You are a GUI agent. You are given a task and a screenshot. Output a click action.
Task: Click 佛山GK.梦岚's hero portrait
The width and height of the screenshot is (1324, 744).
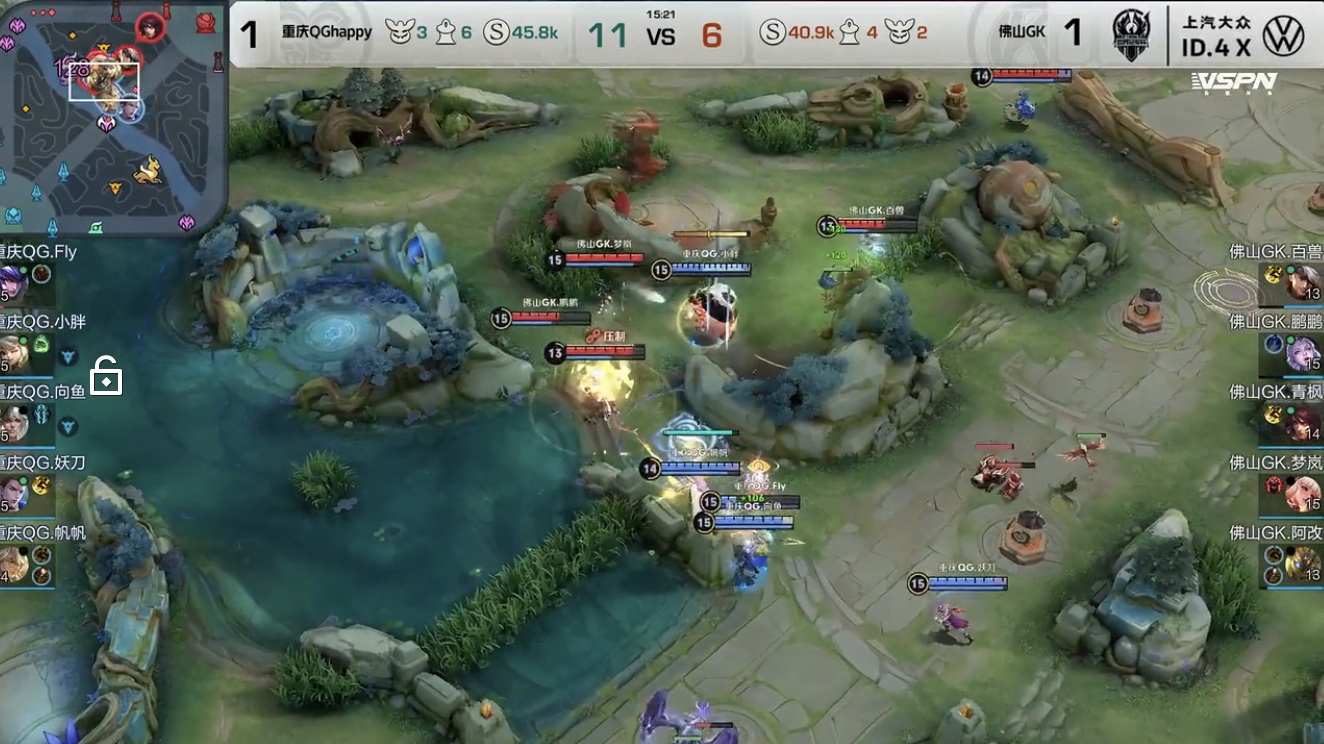[x=1303, y=493]
